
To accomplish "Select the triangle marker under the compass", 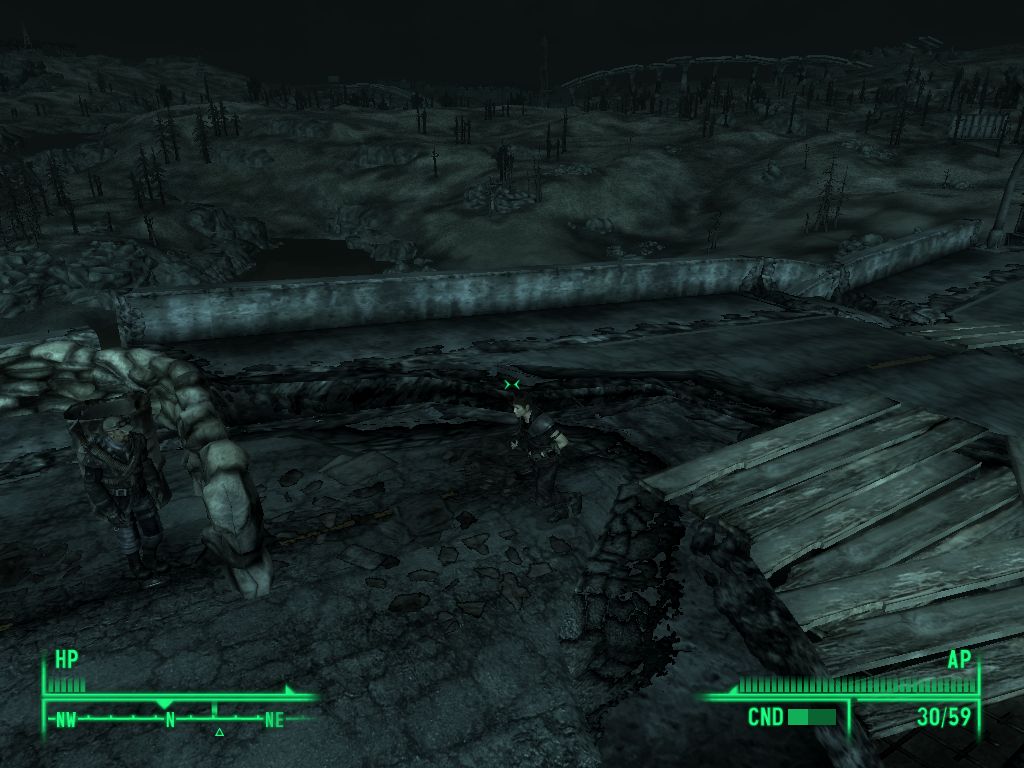I will pyautogui.click(x=219, y=733).
